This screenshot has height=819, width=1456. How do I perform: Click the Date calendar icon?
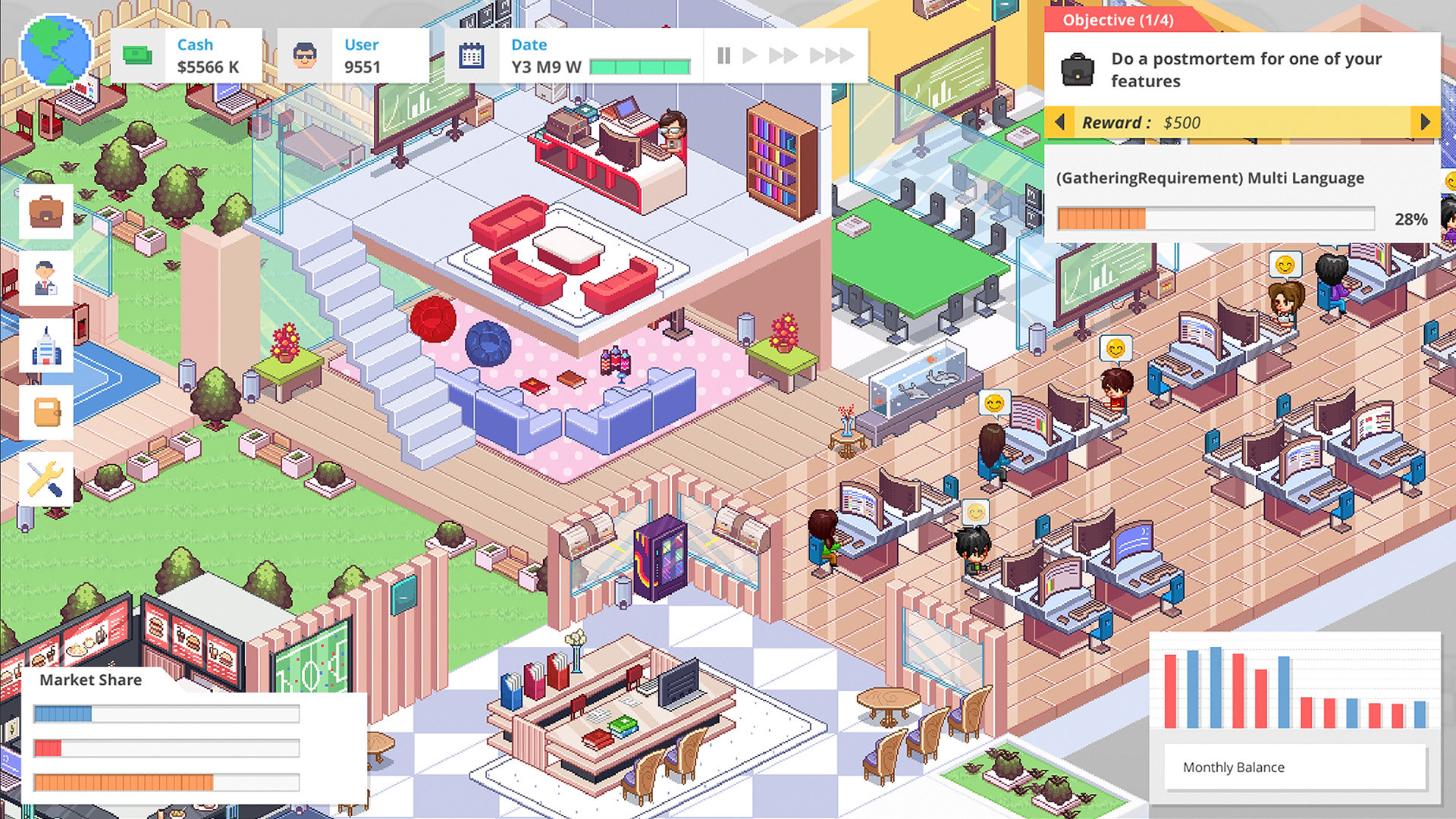tap(472, 55)
